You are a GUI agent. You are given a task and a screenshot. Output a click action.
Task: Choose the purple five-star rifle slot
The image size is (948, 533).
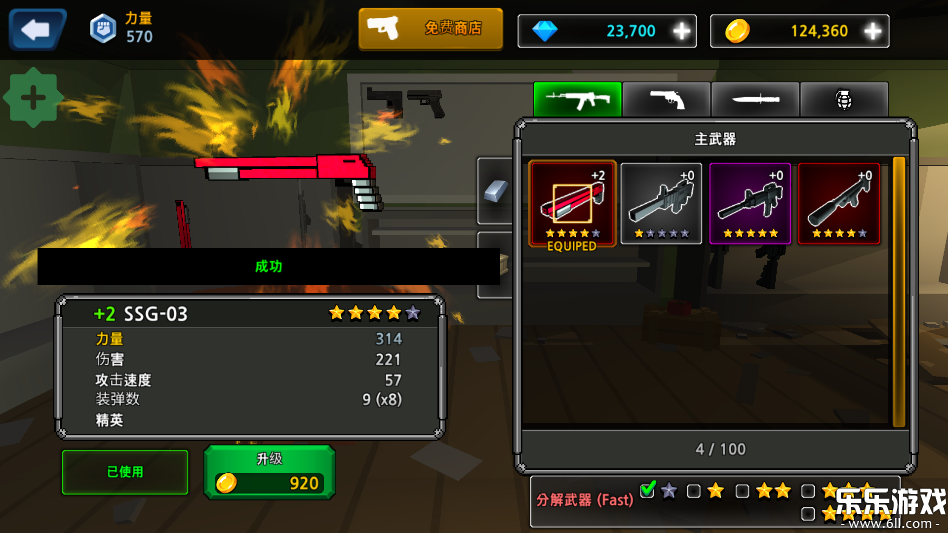click(750, 204)
